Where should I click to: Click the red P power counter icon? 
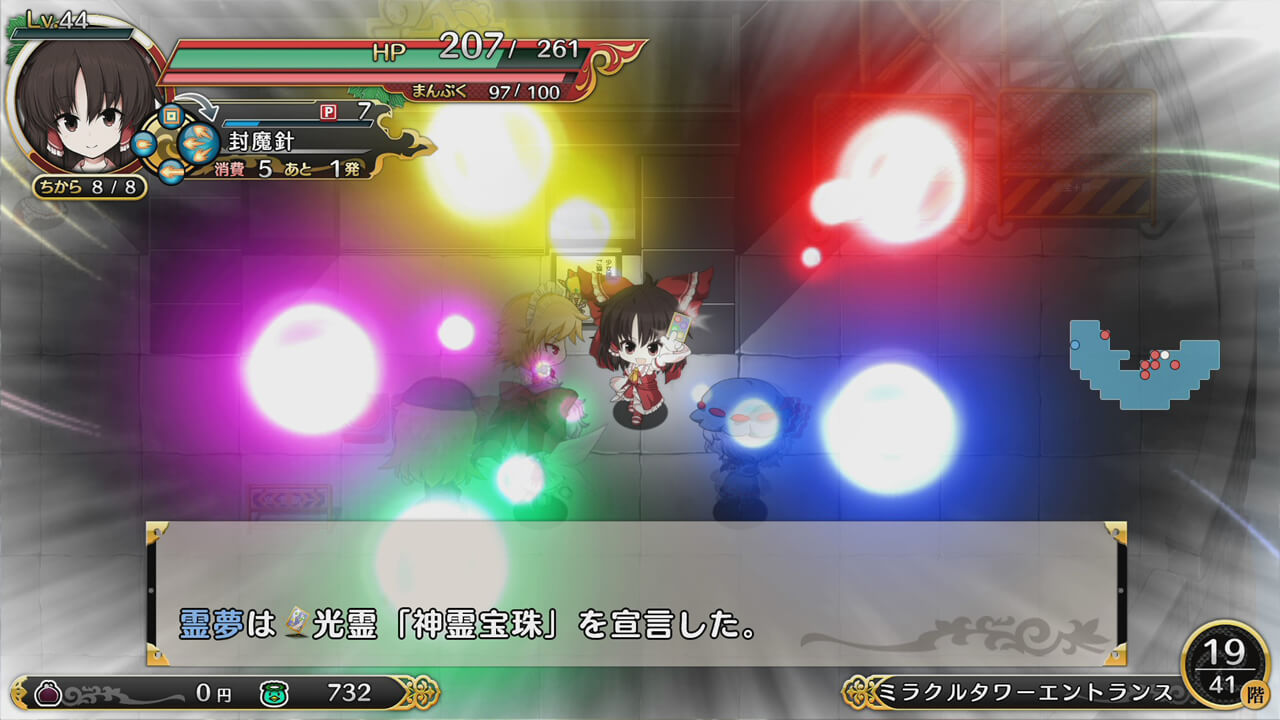[327, 112]
